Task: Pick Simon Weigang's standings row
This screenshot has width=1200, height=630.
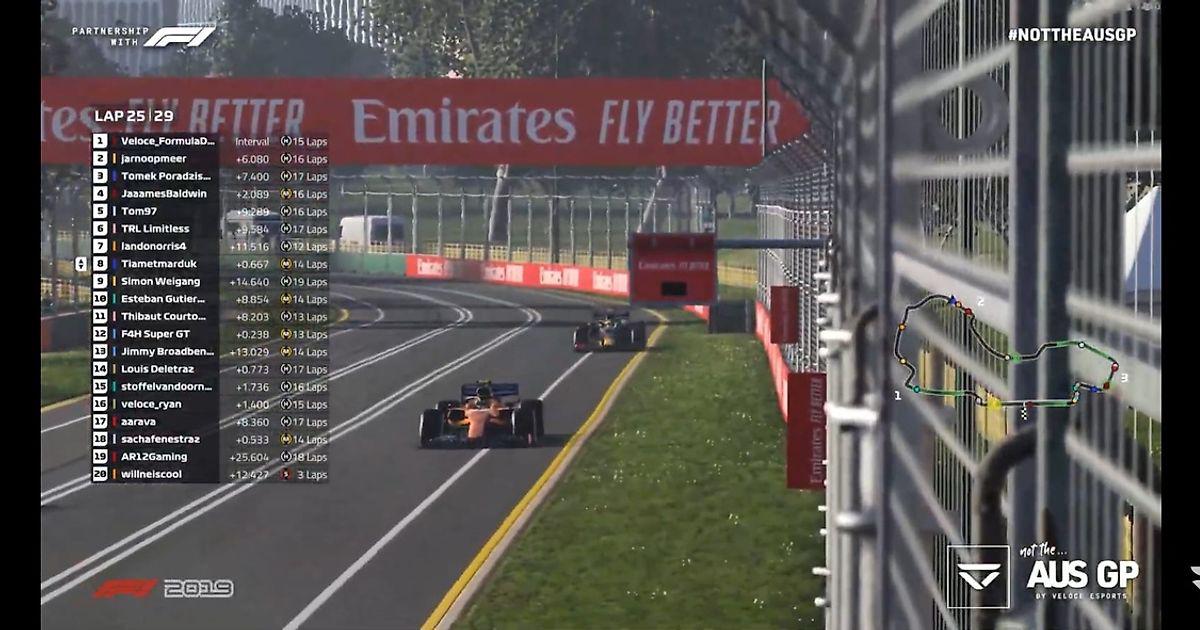Action: pos(161,281)
